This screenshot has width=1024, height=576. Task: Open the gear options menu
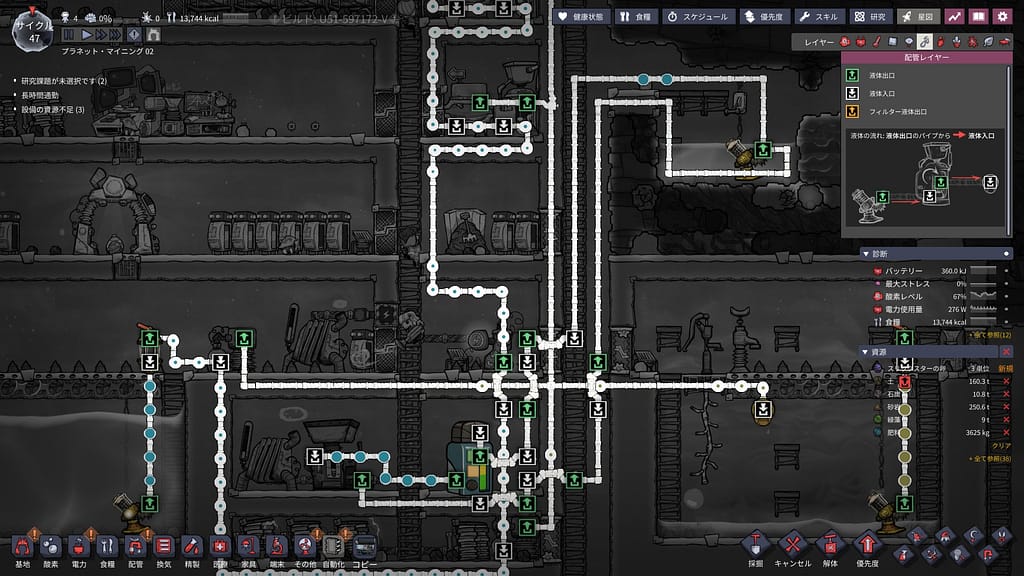1002,17
